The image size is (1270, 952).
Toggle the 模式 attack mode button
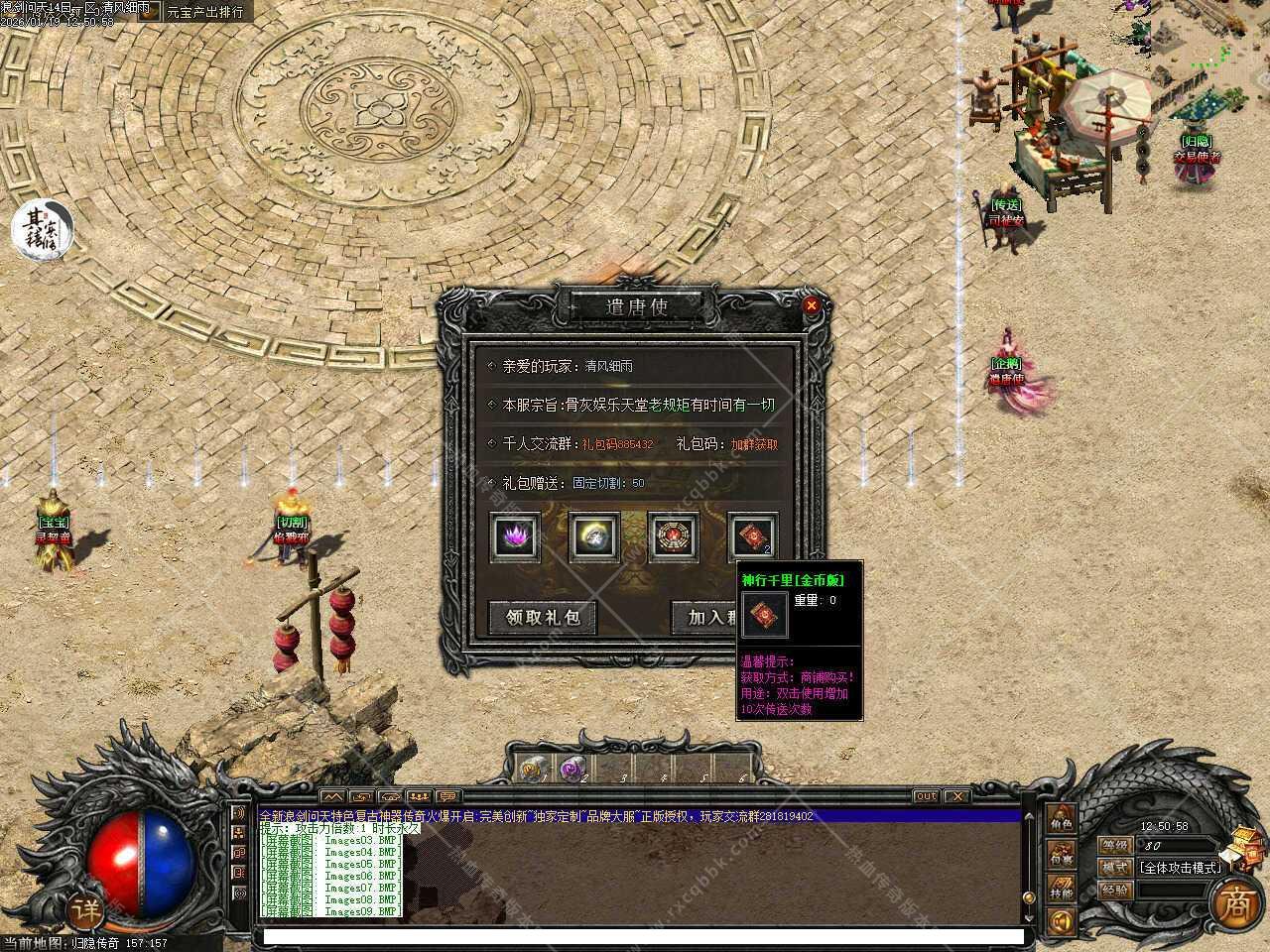click(1115, 867)
